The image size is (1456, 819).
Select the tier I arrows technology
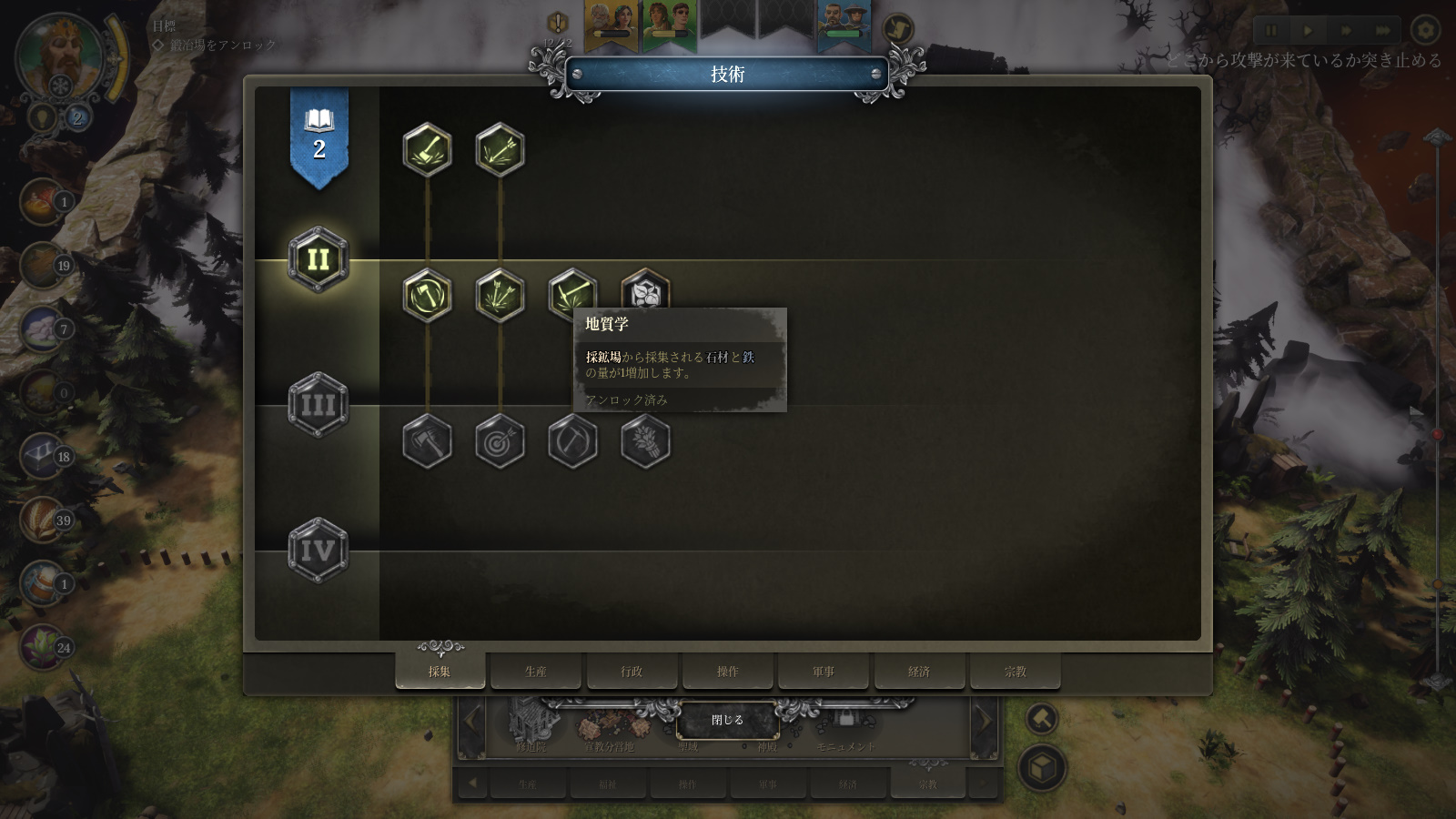500,150
